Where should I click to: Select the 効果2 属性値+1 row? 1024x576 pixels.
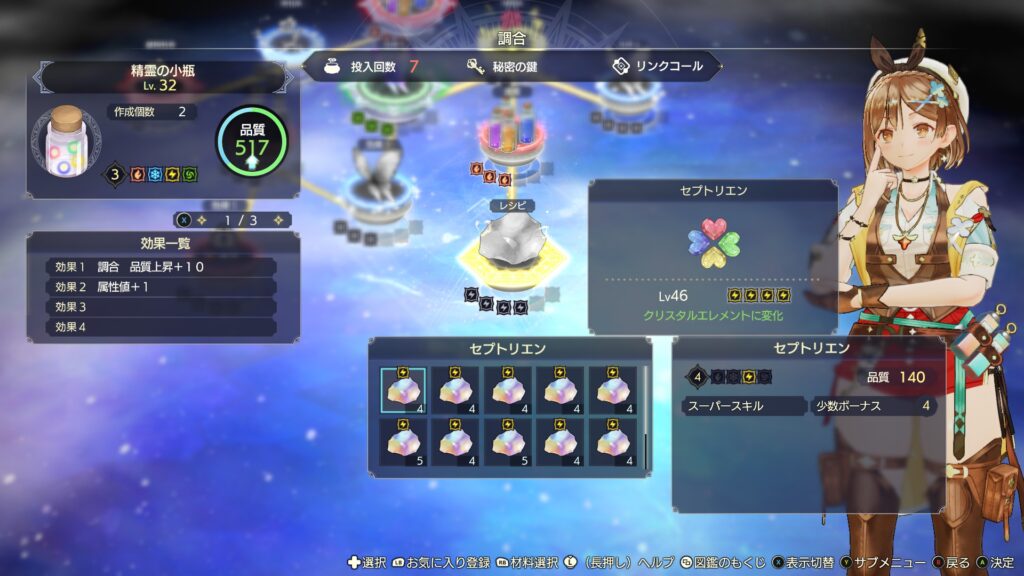tap(162, 287)
